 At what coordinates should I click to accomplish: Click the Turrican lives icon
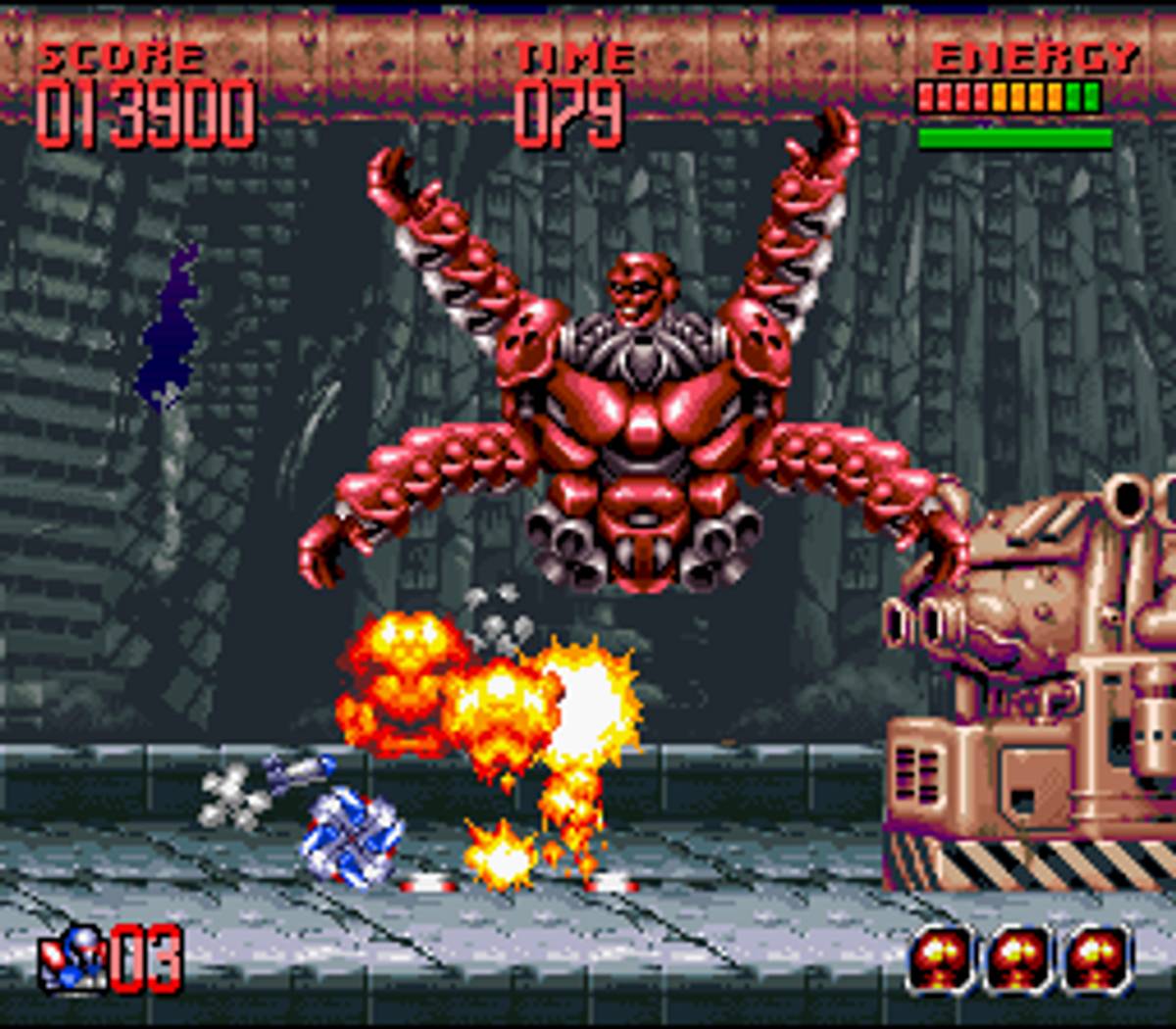pos(71,958)
